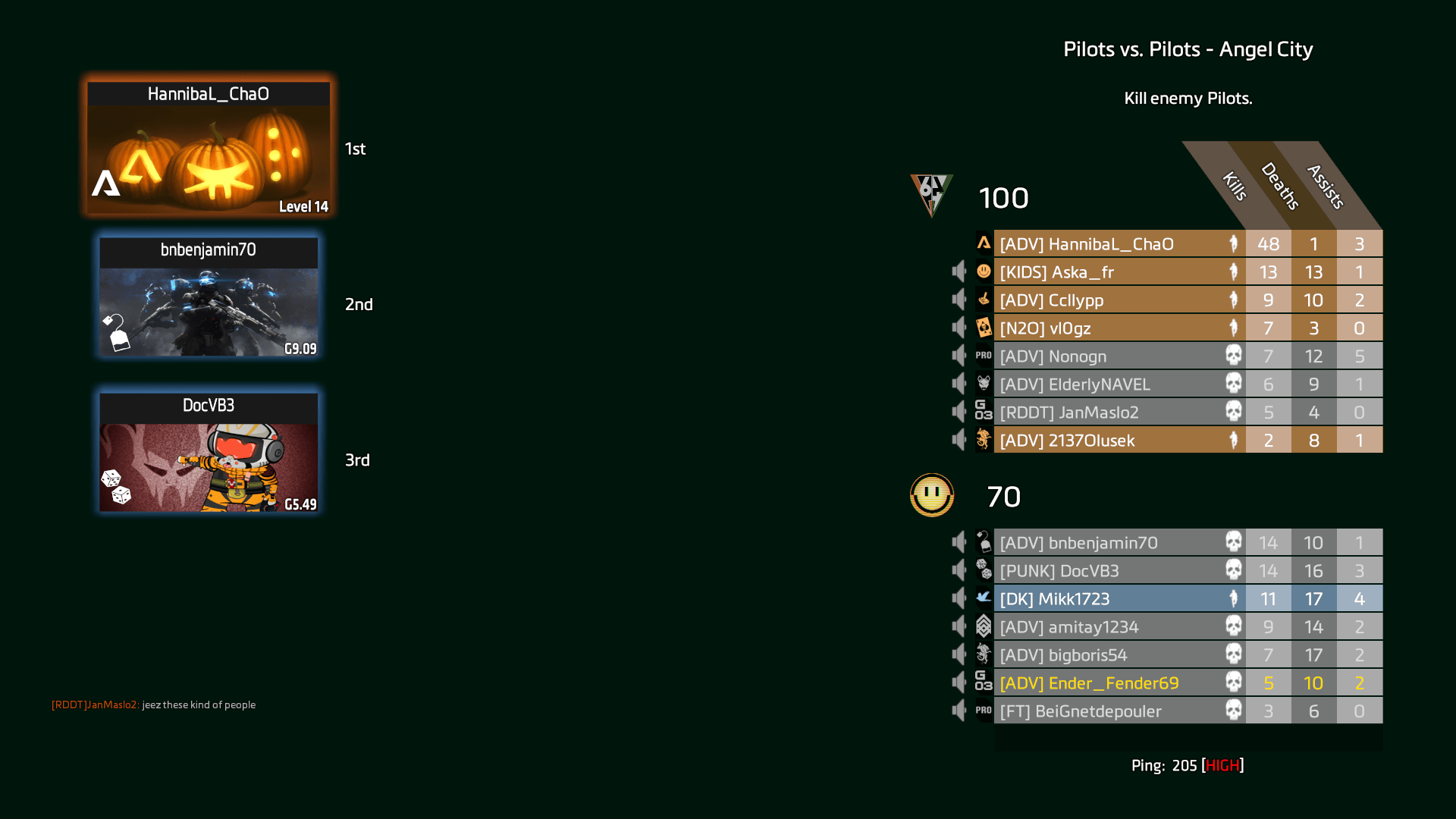Select the G03 badge beside JanMaslo2
The width and height of the screenshot is (1456, 819).
point(984,412)
